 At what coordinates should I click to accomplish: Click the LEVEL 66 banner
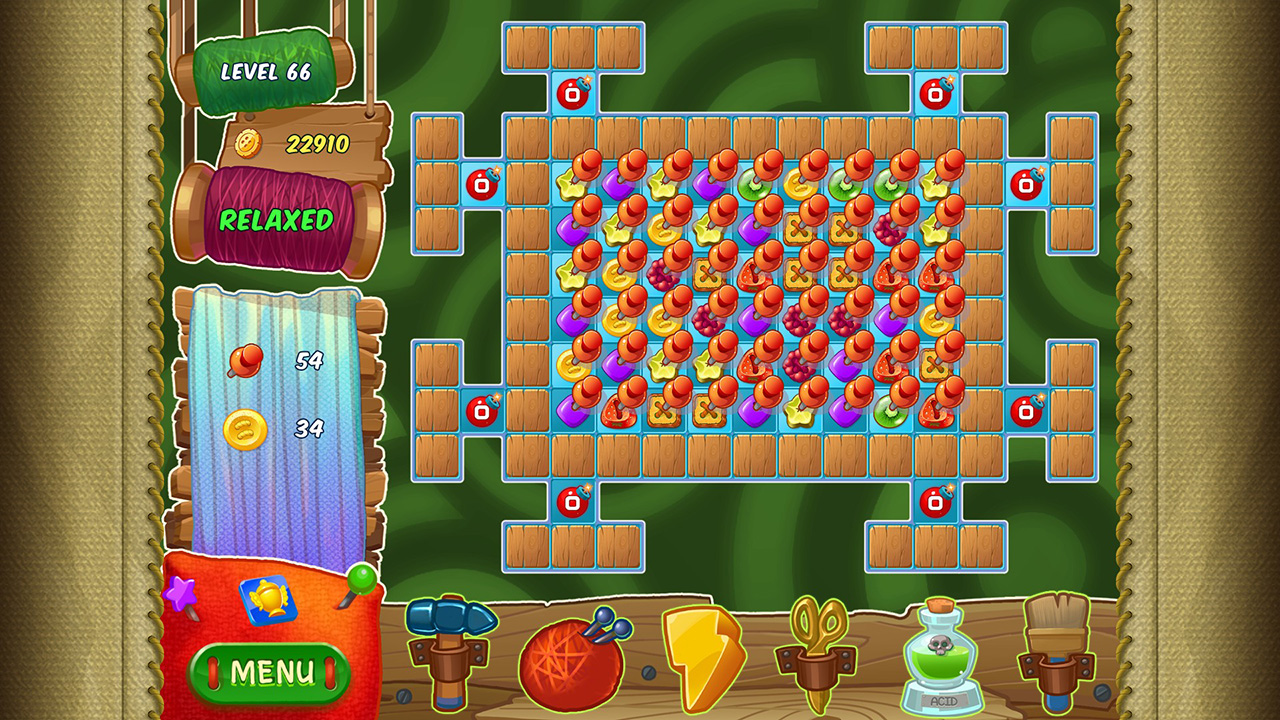[x=266, y=72]
